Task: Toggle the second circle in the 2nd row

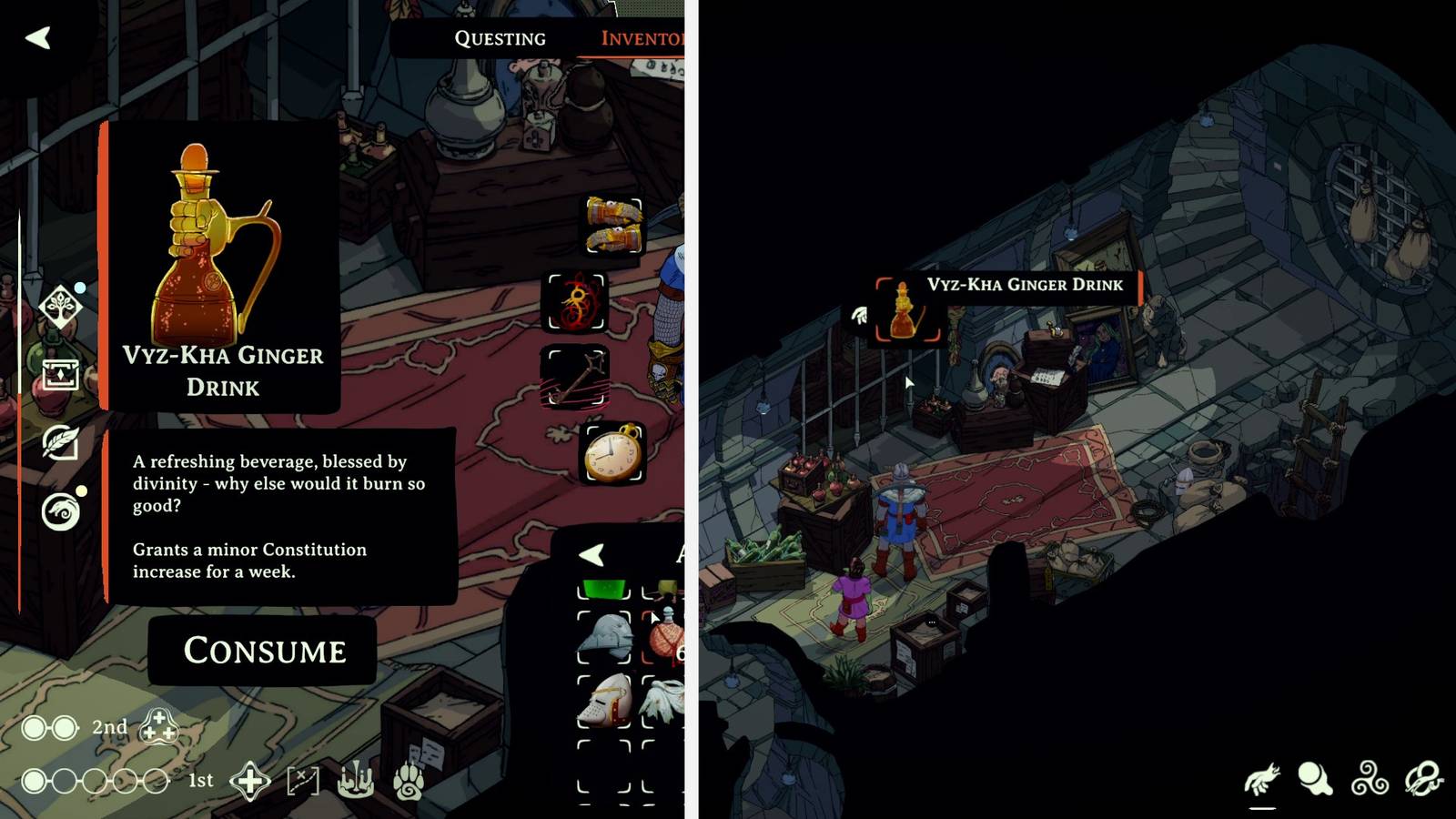Action: 66,729
